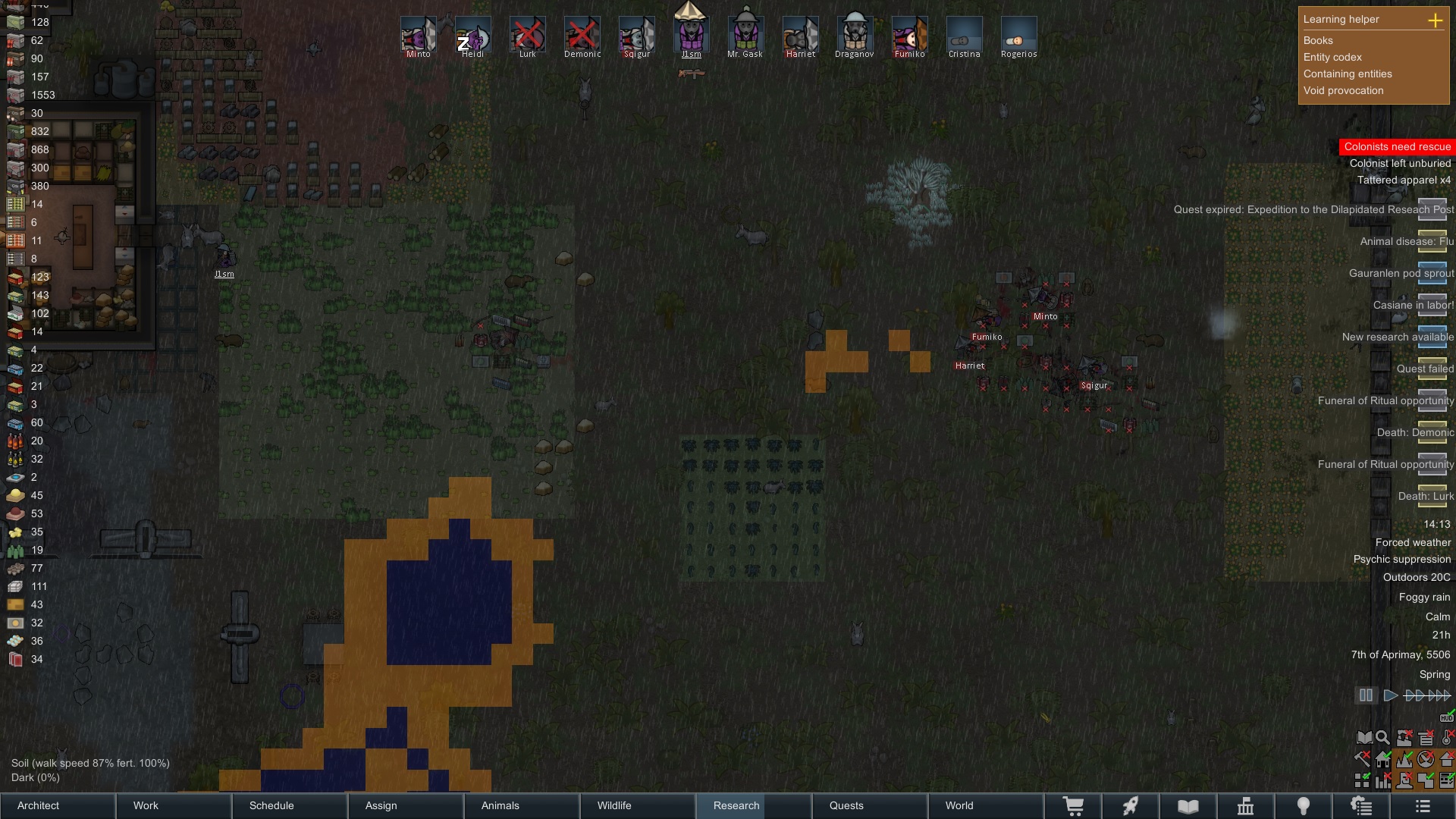Open the Wildlife tab
Image resolution: width=1456 pixels, height=819 pixels.
tap(639, 805)
